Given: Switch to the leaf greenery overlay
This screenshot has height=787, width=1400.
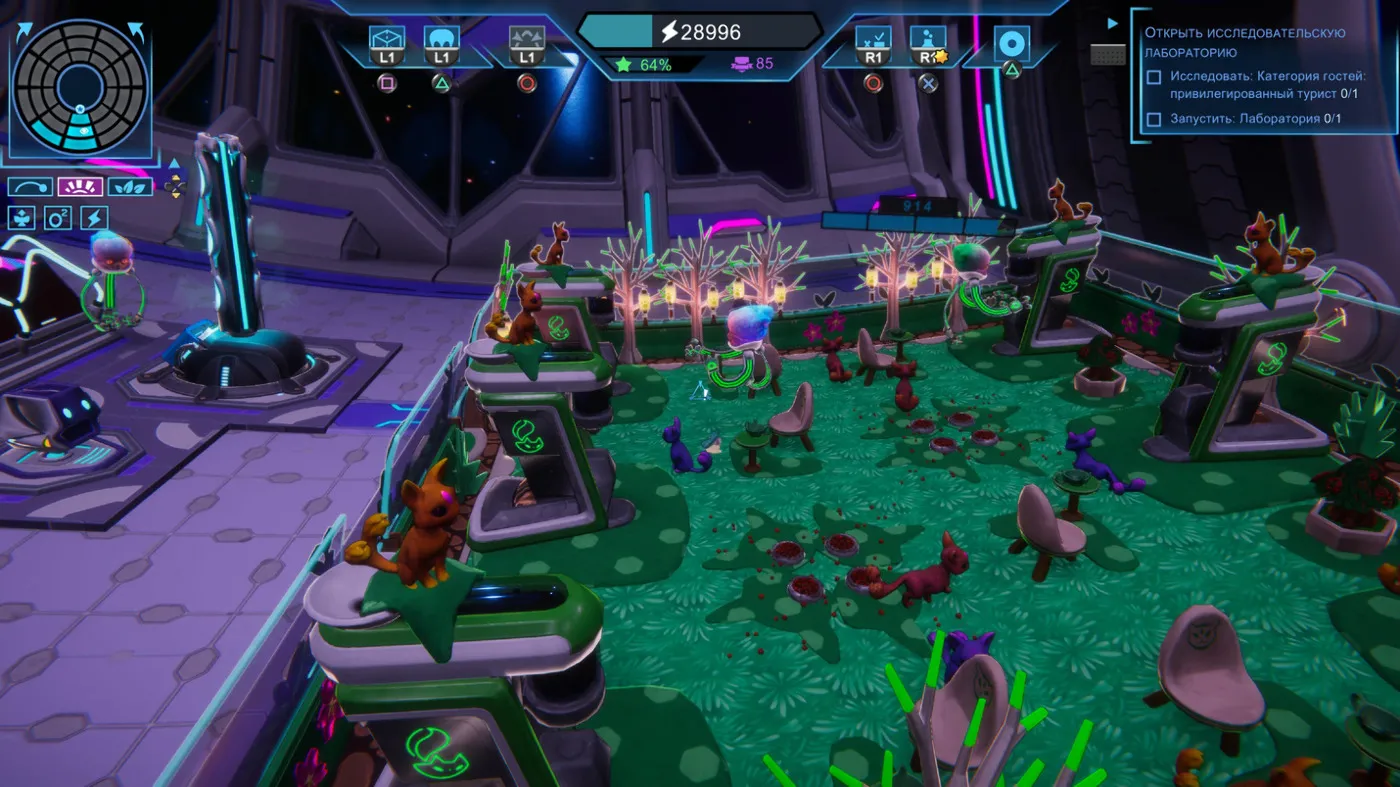Looking at the screenshot, I should point(130,187).
